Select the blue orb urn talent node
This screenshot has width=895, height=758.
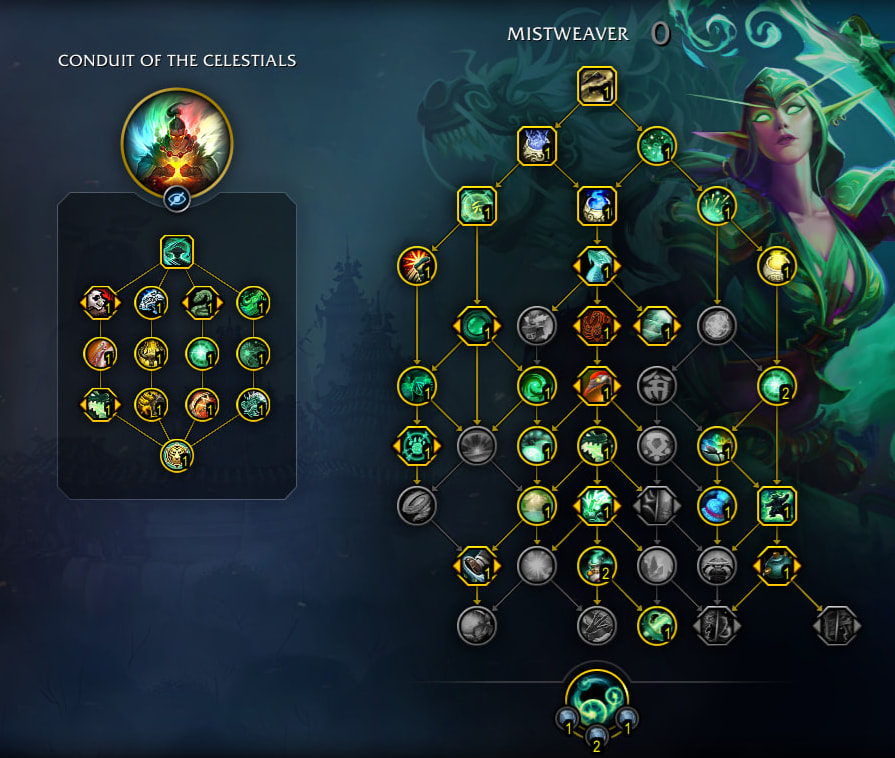pos(597,206)
